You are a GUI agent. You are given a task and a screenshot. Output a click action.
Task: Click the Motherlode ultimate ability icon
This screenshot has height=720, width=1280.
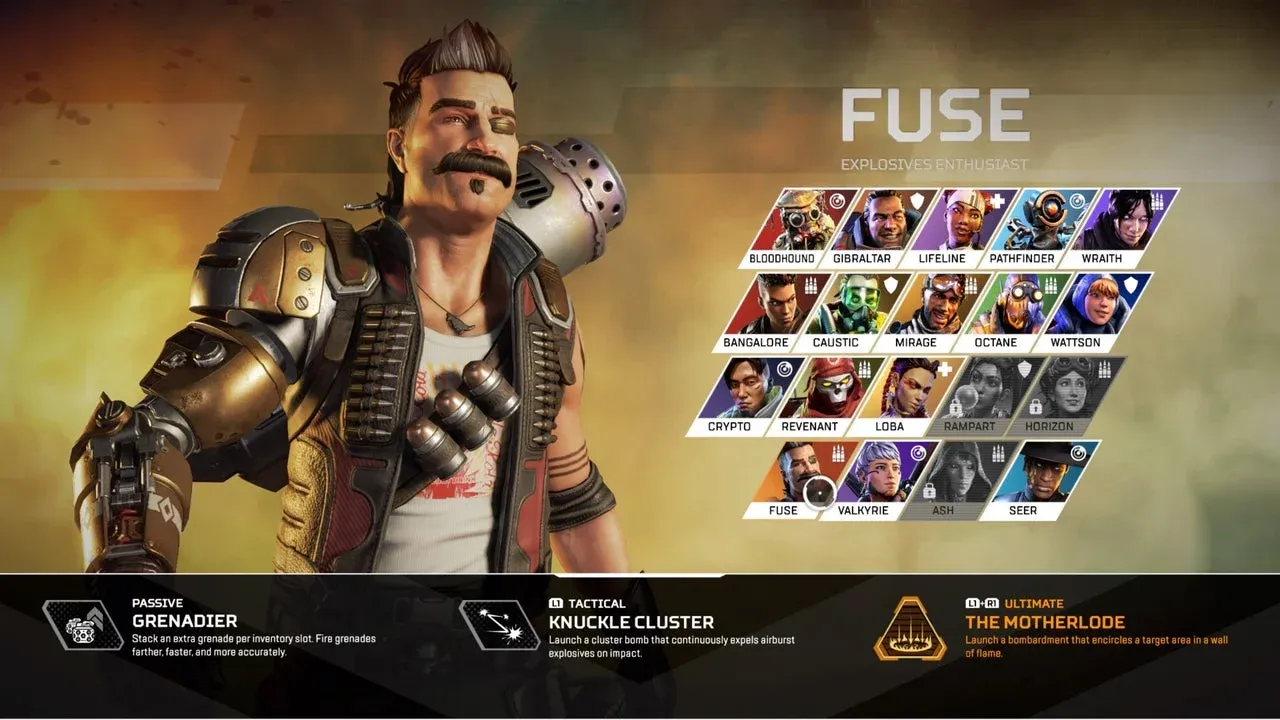[x=910, y=628]
